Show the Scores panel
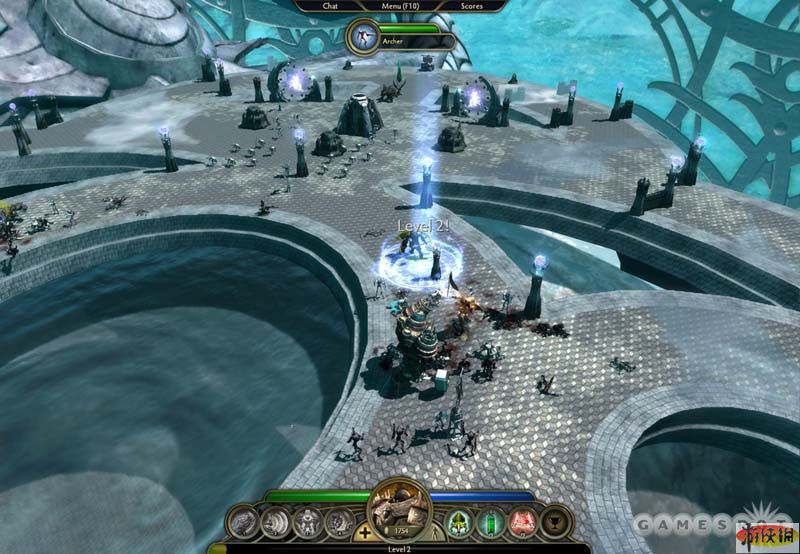Screen dimensions: 800x554 tap(471, 6)
